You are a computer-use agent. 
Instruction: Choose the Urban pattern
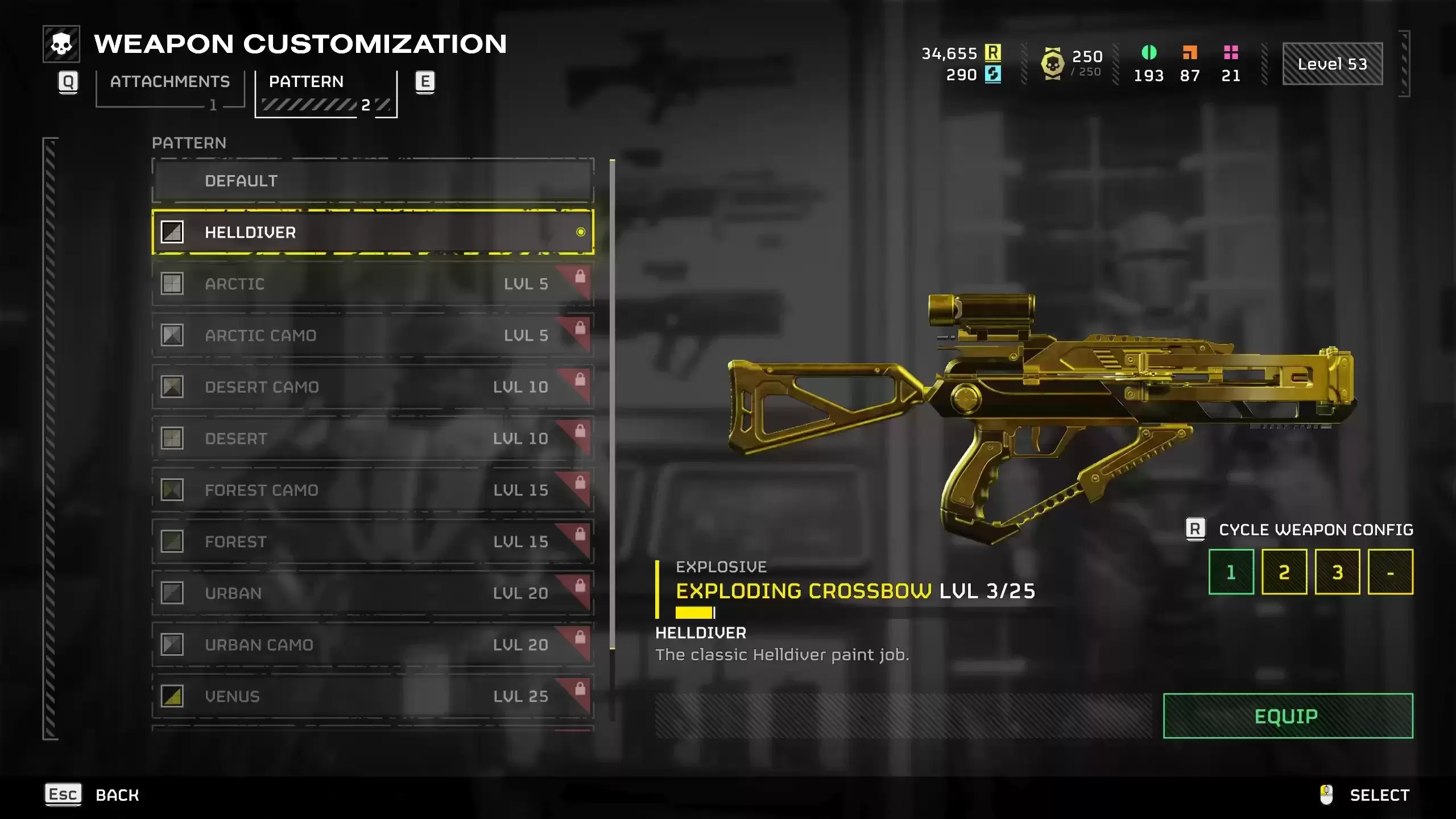point(373,593)
